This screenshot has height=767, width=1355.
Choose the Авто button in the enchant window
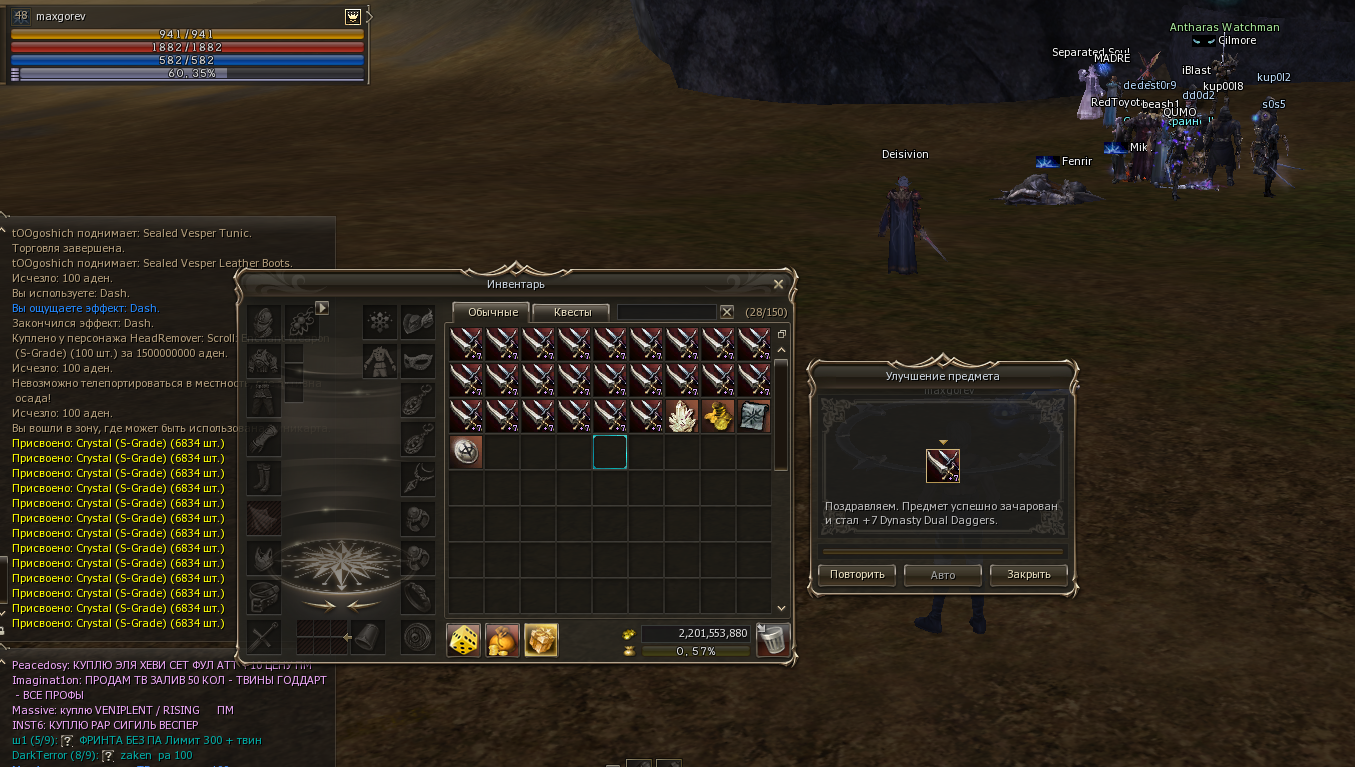[942, 575]
